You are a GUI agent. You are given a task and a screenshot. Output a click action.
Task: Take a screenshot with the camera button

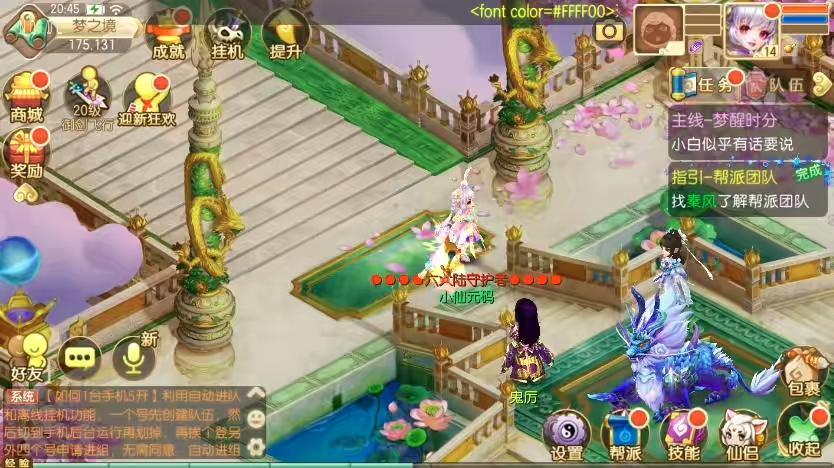609,31
